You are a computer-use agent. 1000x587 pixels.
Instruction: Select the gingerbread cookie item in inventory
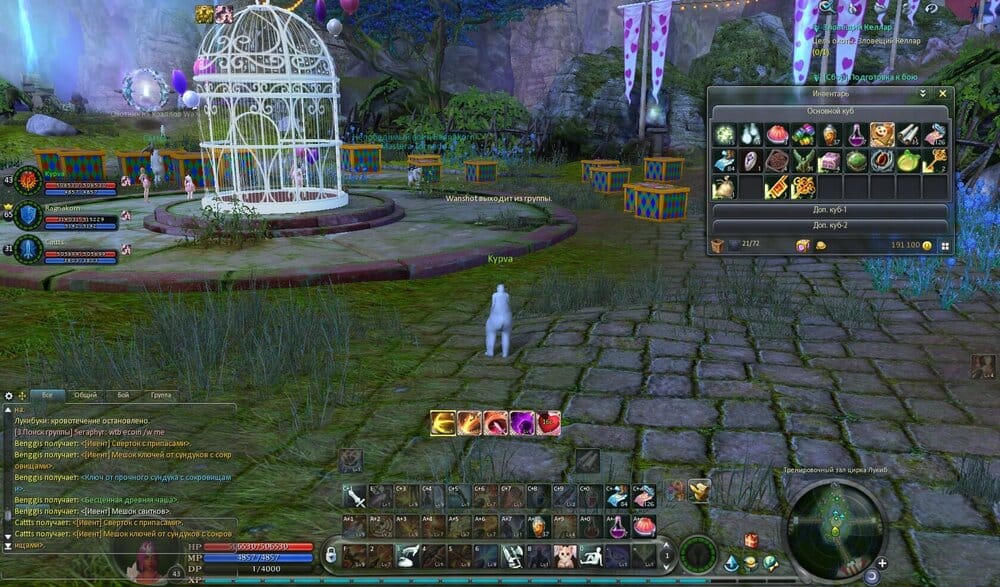click(881, 134)
